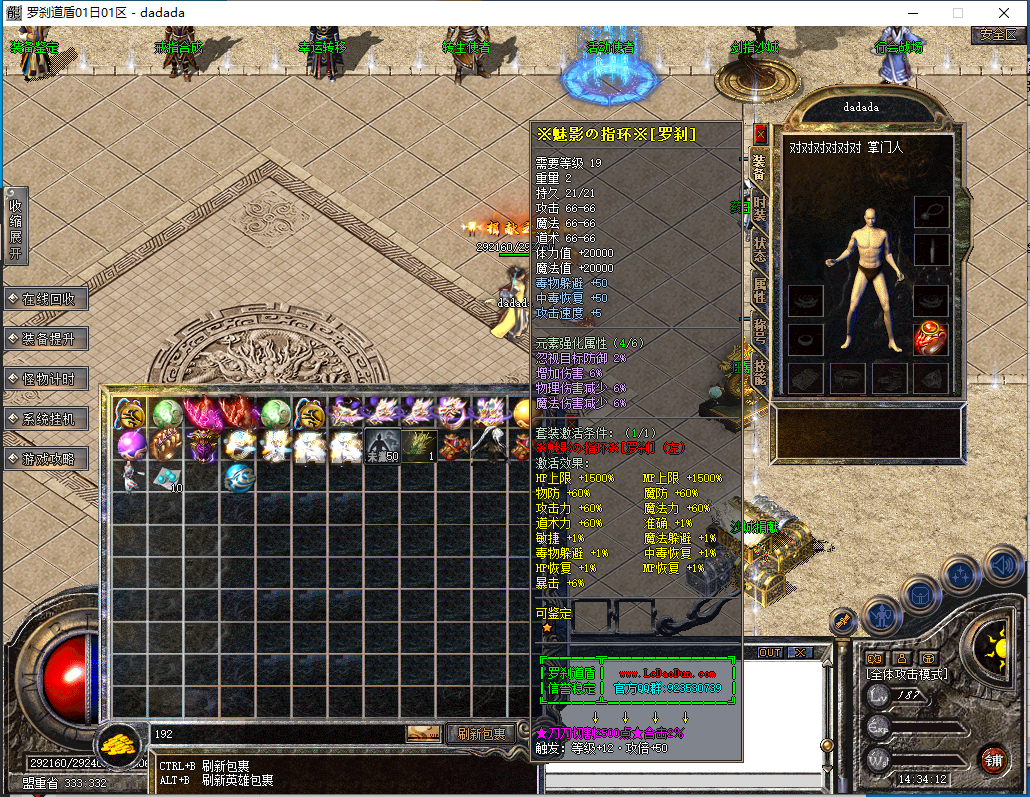This screenshot has height=797, width=1030.
Task: Open the character figure round button
Action: (x=882, y=615)
